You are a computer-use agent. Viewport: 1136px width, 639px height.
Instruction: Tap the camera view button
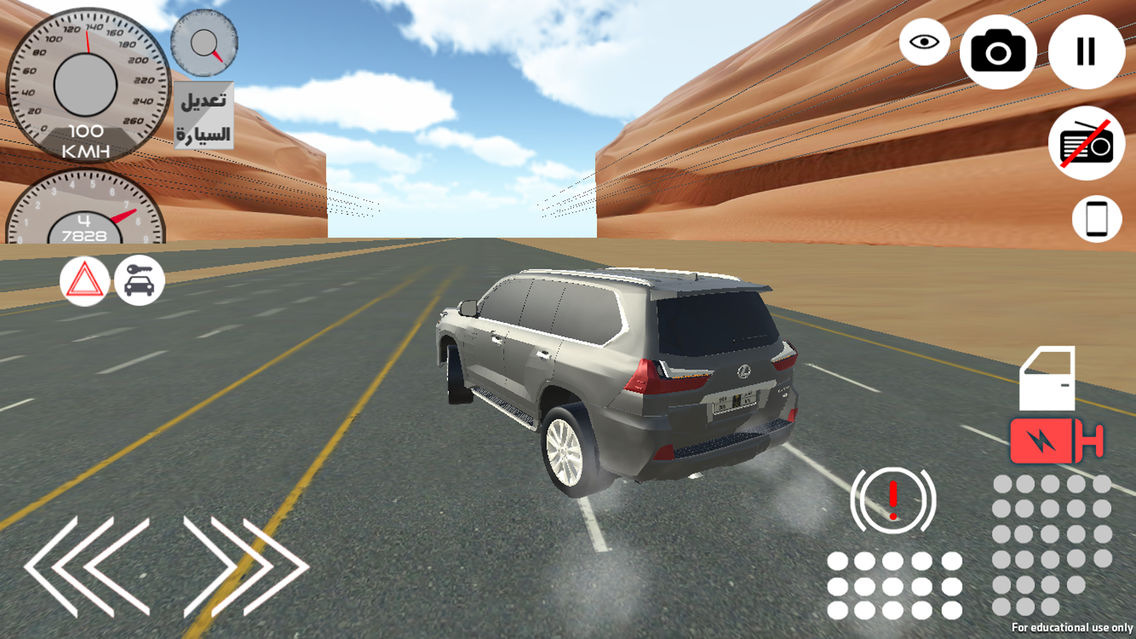point(997,51)
